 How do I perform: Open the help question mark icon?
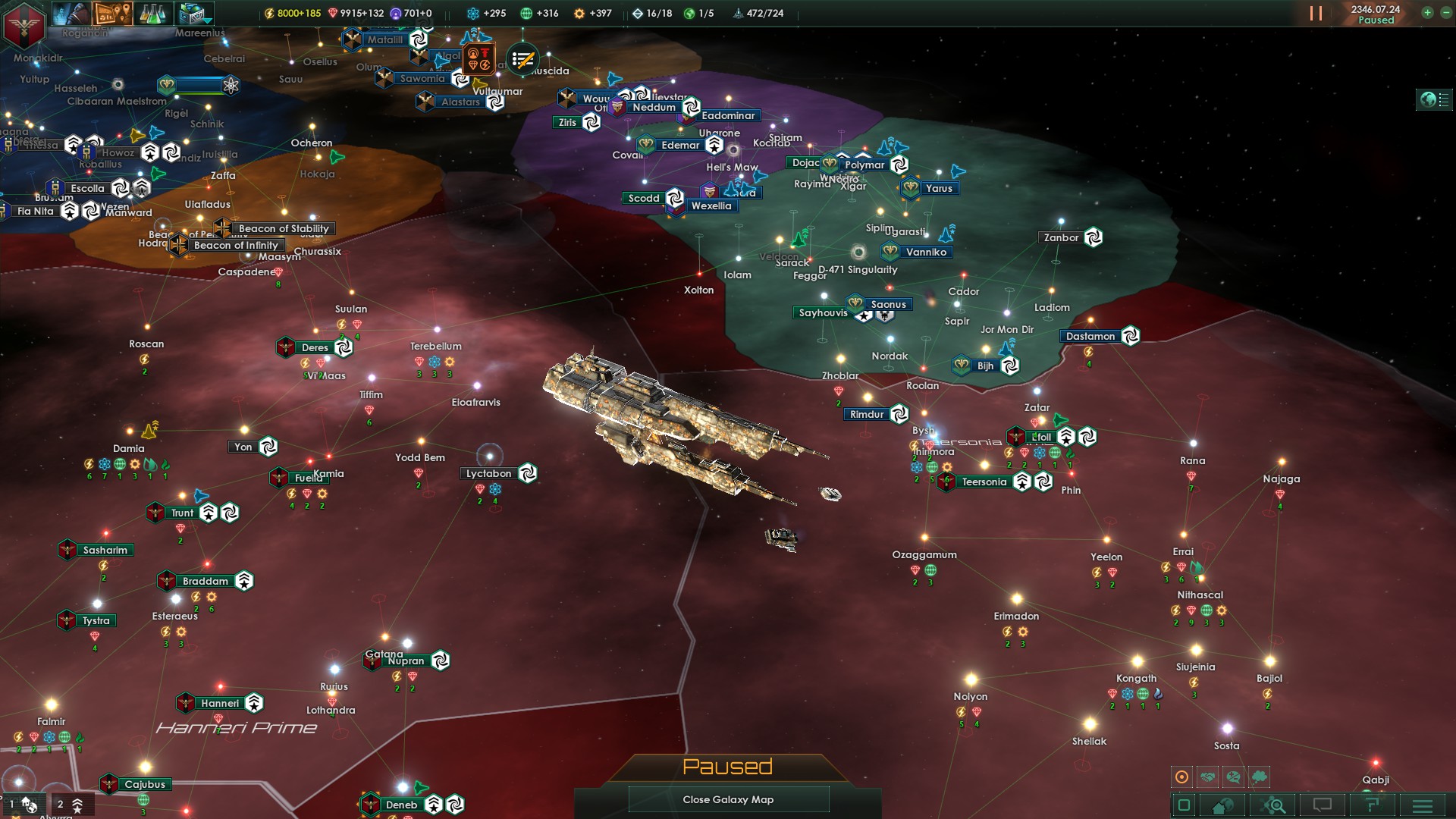click(x=1373, y=804)
